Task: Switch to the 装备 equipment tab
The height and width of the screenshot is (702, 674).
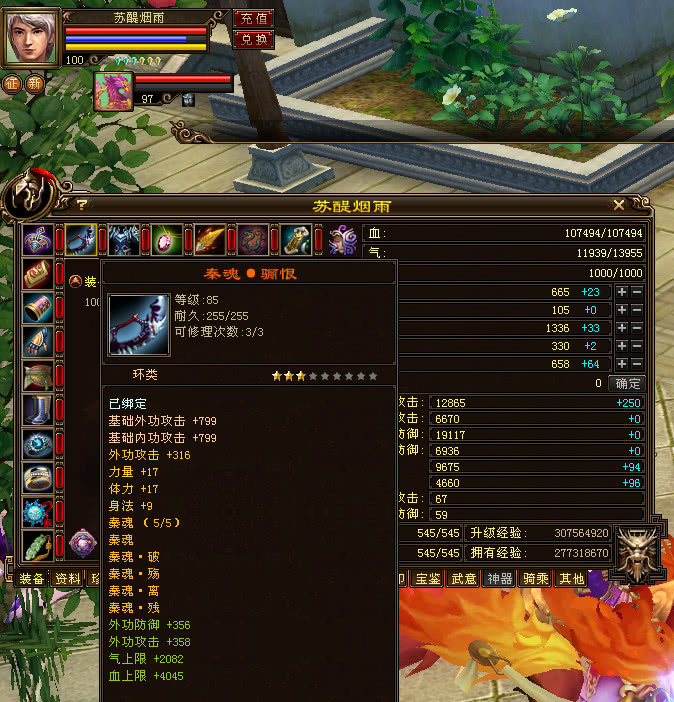Action: (x=32, y=579)
